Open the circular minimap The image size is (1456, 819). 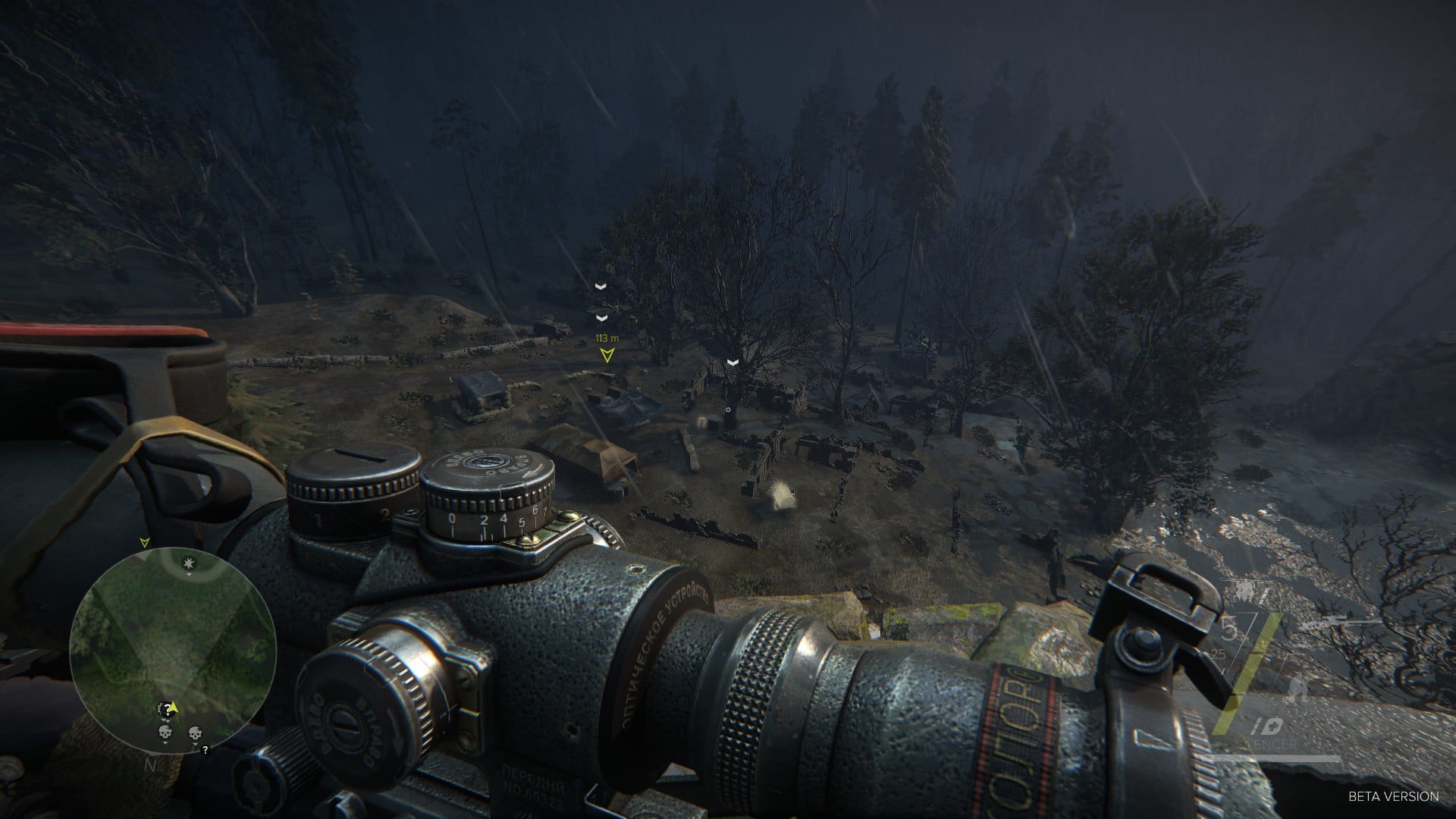coord(172,651)
